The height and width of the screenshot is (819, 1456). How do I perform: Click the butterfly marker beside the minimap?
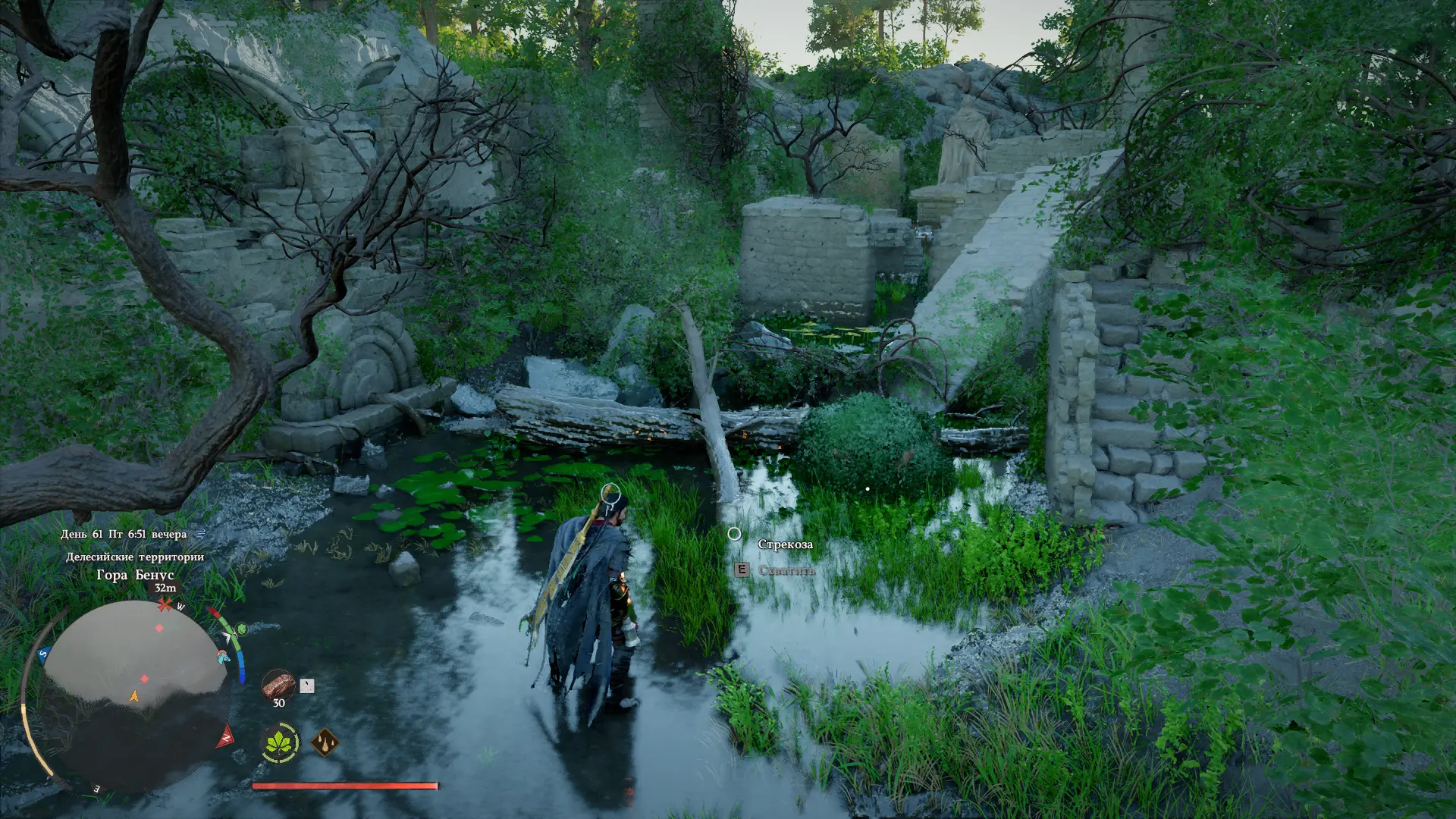pos(223,657)
